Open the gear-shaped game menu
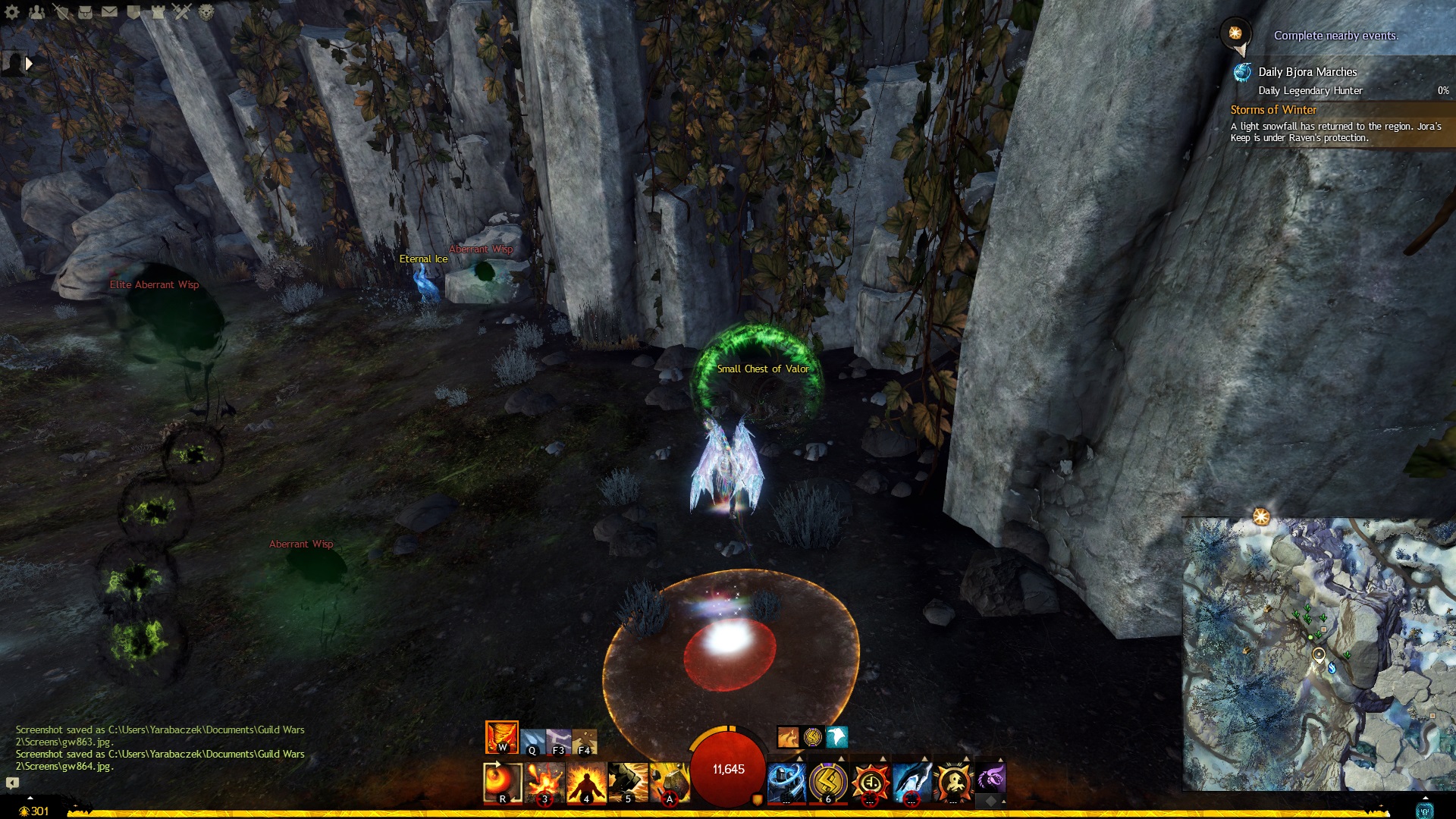This screenshot has height=819, width=1456. [x=12, y=11]
